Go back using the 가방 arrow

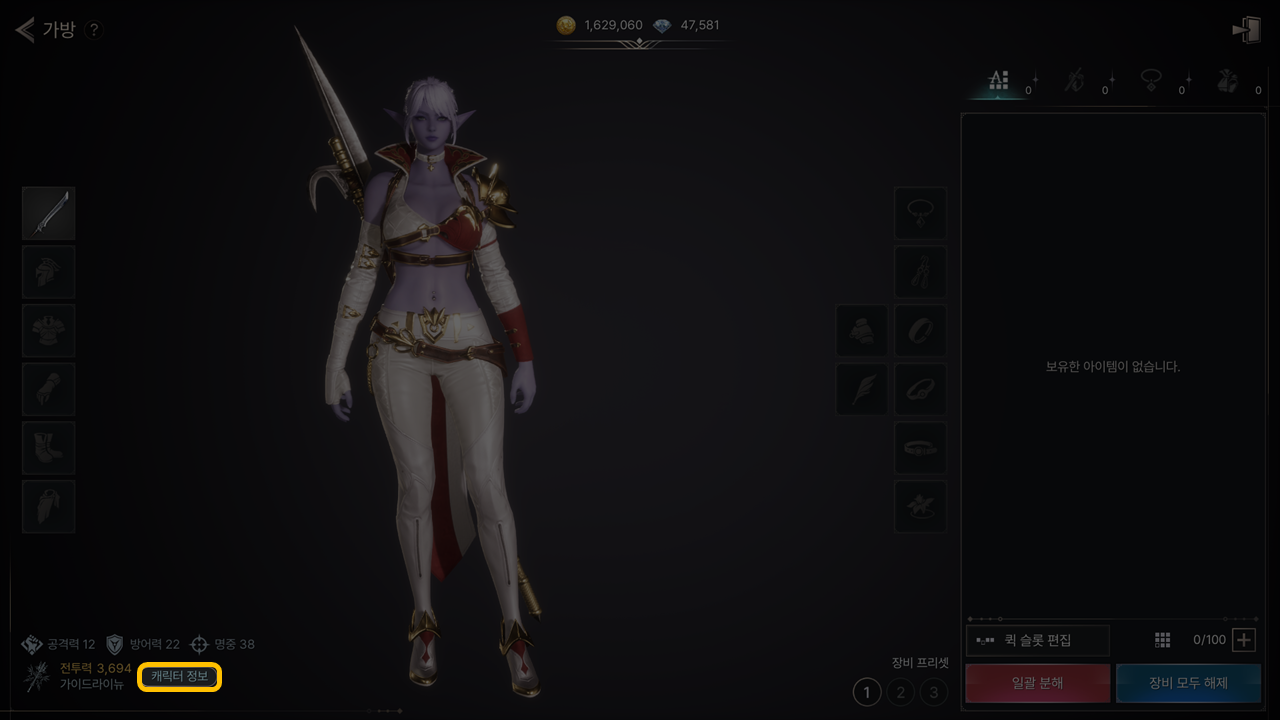(26, 29)
